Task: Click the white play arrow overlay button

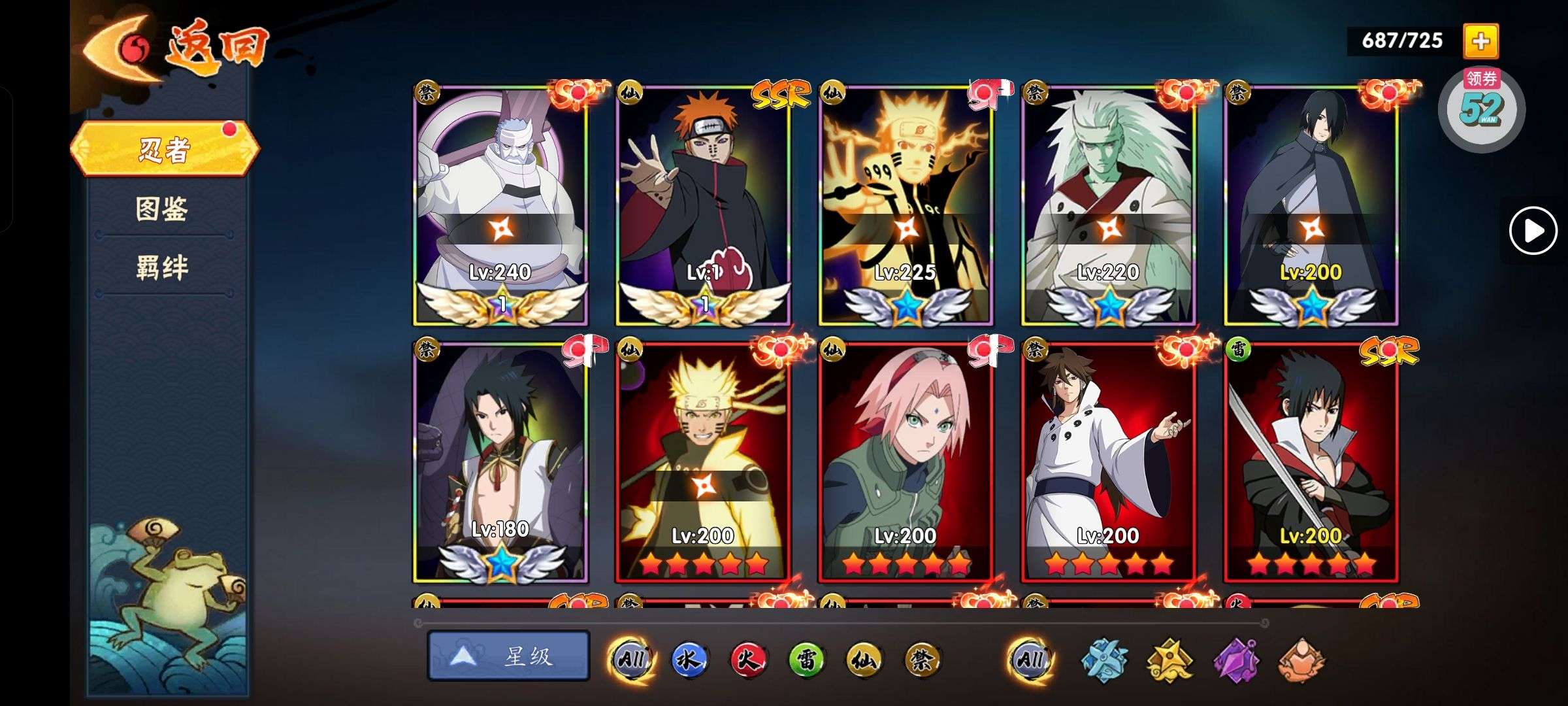Action: [1533, 230]
